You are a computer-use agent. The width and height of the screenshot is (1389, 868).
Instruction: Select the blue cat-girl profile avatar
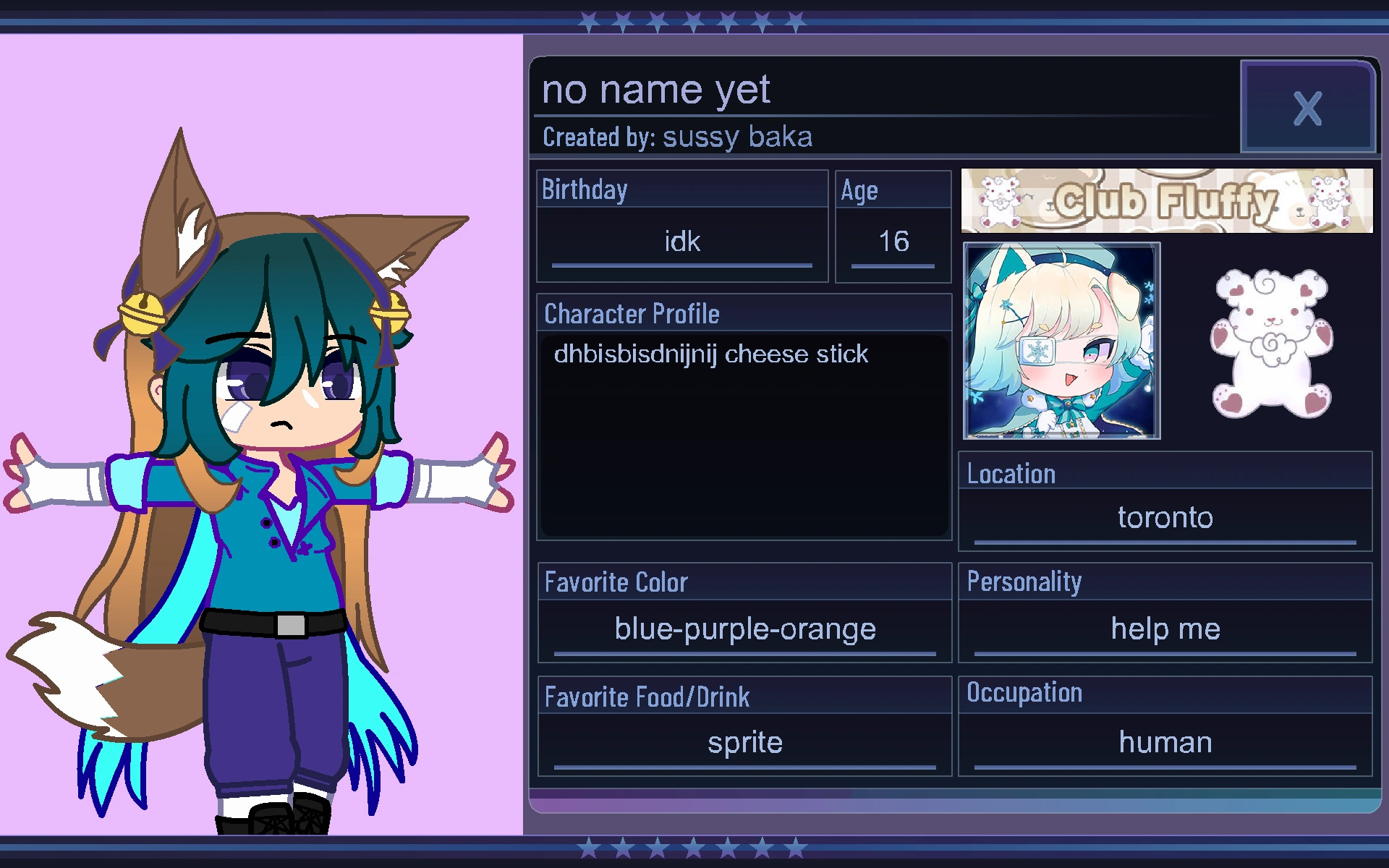1061,341
